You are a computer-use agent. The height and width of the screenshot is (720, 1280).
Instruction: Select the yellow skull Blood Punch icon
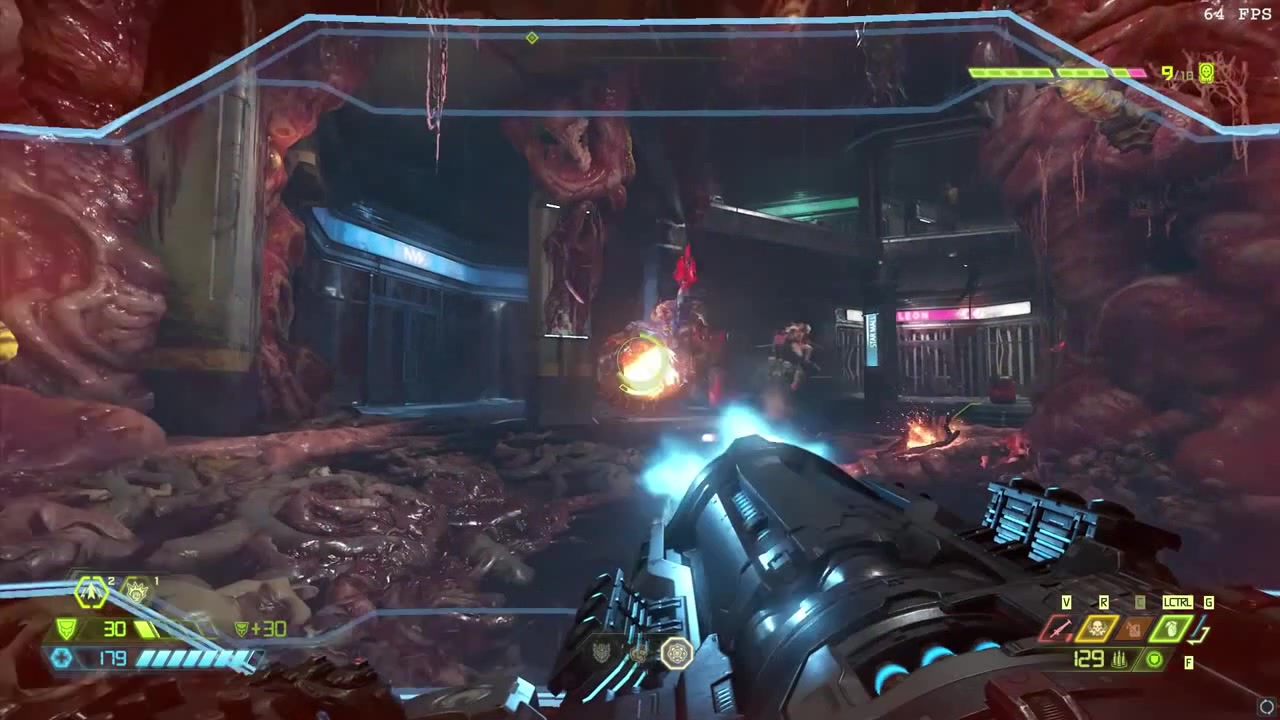coord(1097,629)
